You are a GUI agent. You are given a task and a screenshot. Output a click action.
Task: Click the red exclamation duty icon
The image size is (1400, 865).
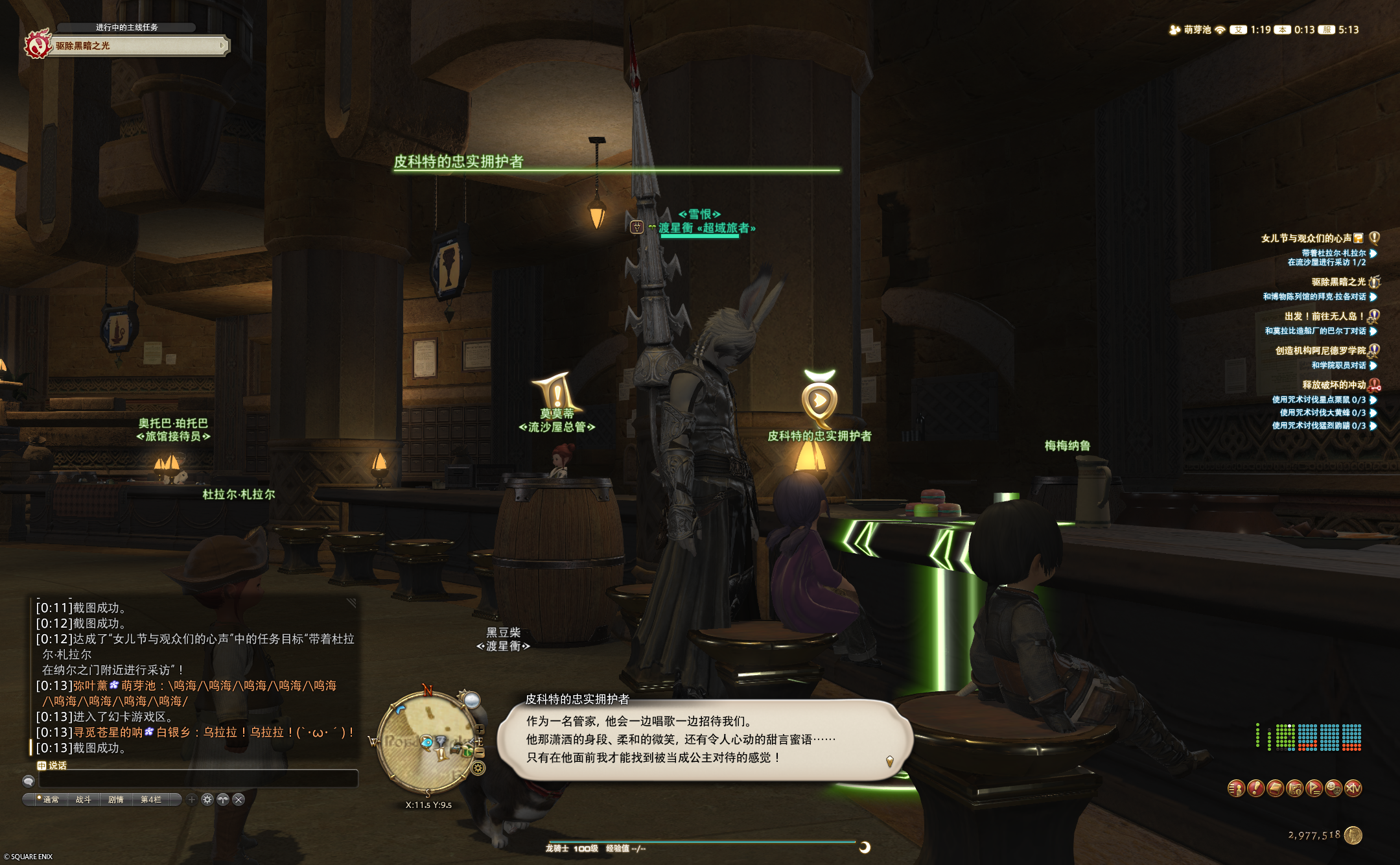[1257, 789]
